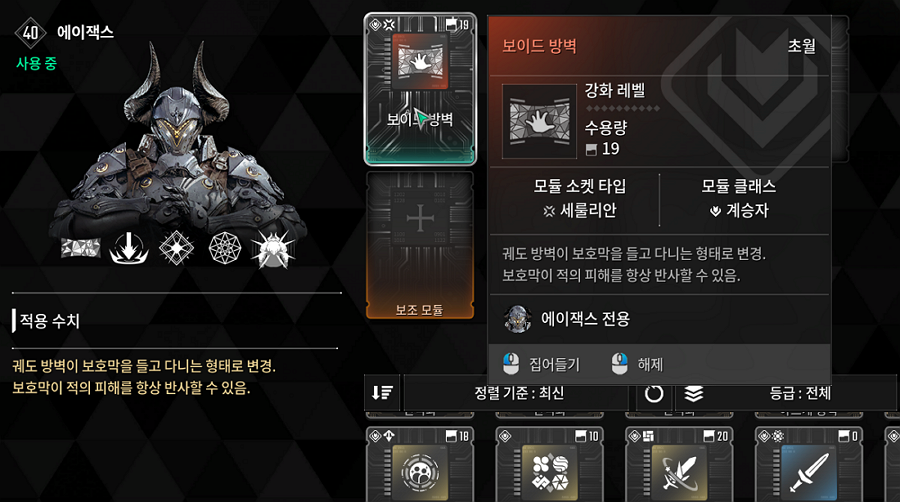
Task: Click the stacked layers icon button
Action: coord(694,393)
